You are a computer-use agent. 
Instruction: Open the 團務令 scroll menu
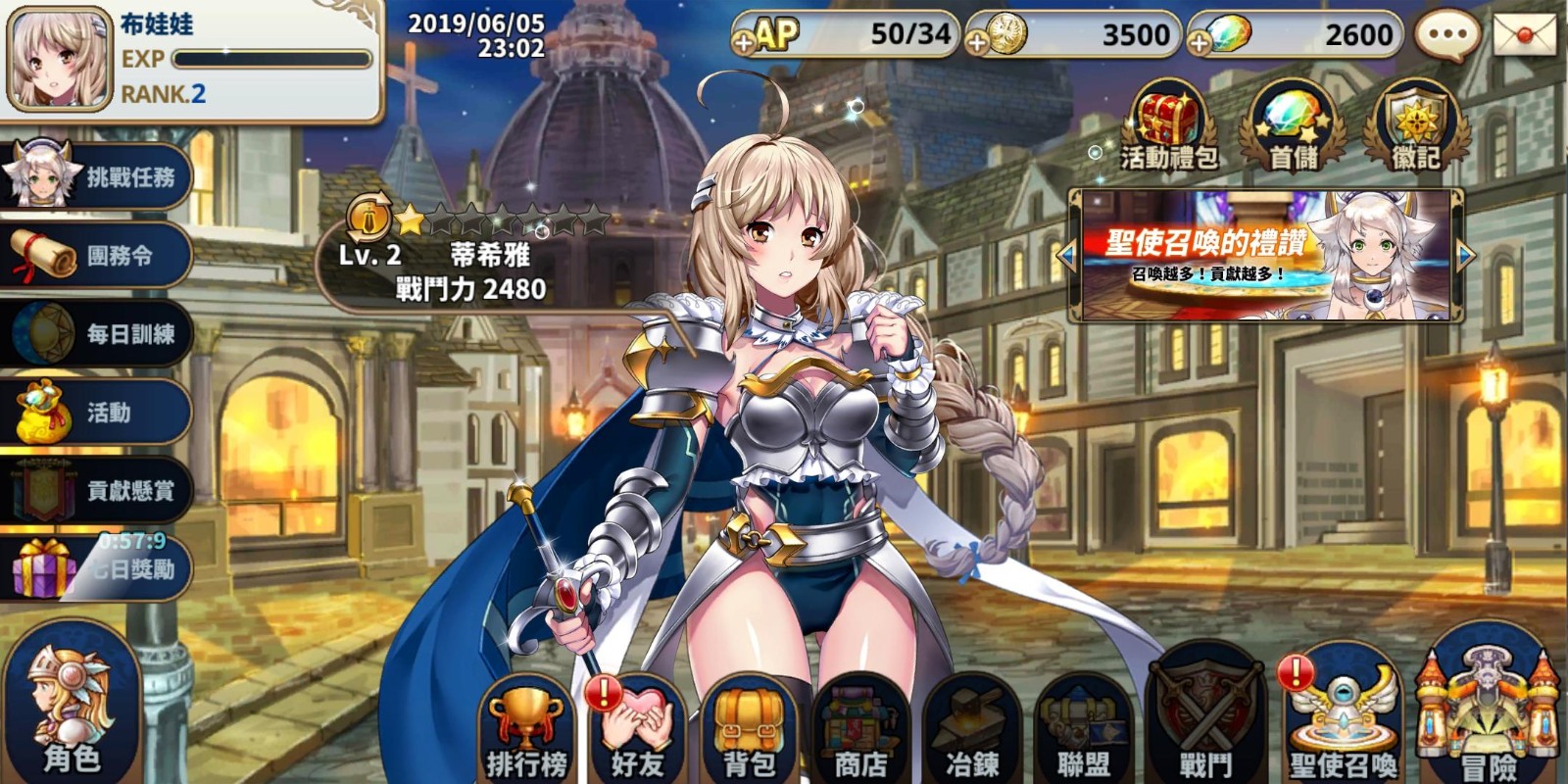point(96,256)
